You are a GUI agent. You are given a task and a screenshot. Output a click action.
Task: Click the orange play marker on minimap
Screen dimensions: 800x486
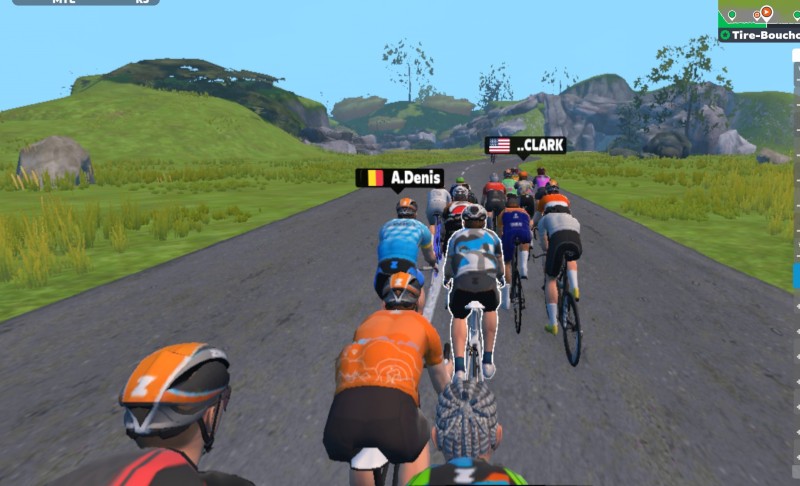coord(766,12)
